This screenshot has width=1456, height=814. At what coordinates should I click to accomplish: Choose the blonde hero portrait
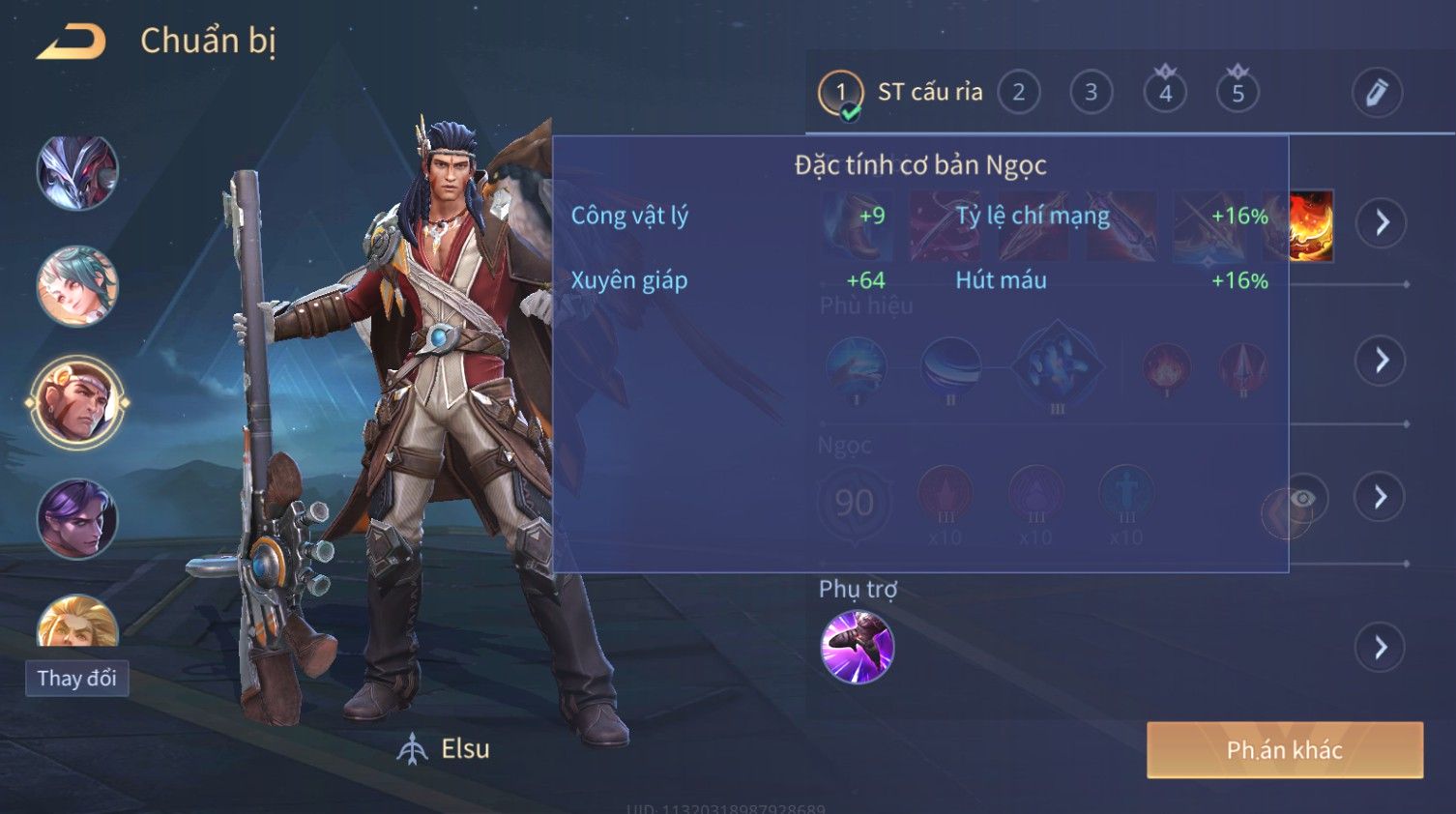[77, 624]
